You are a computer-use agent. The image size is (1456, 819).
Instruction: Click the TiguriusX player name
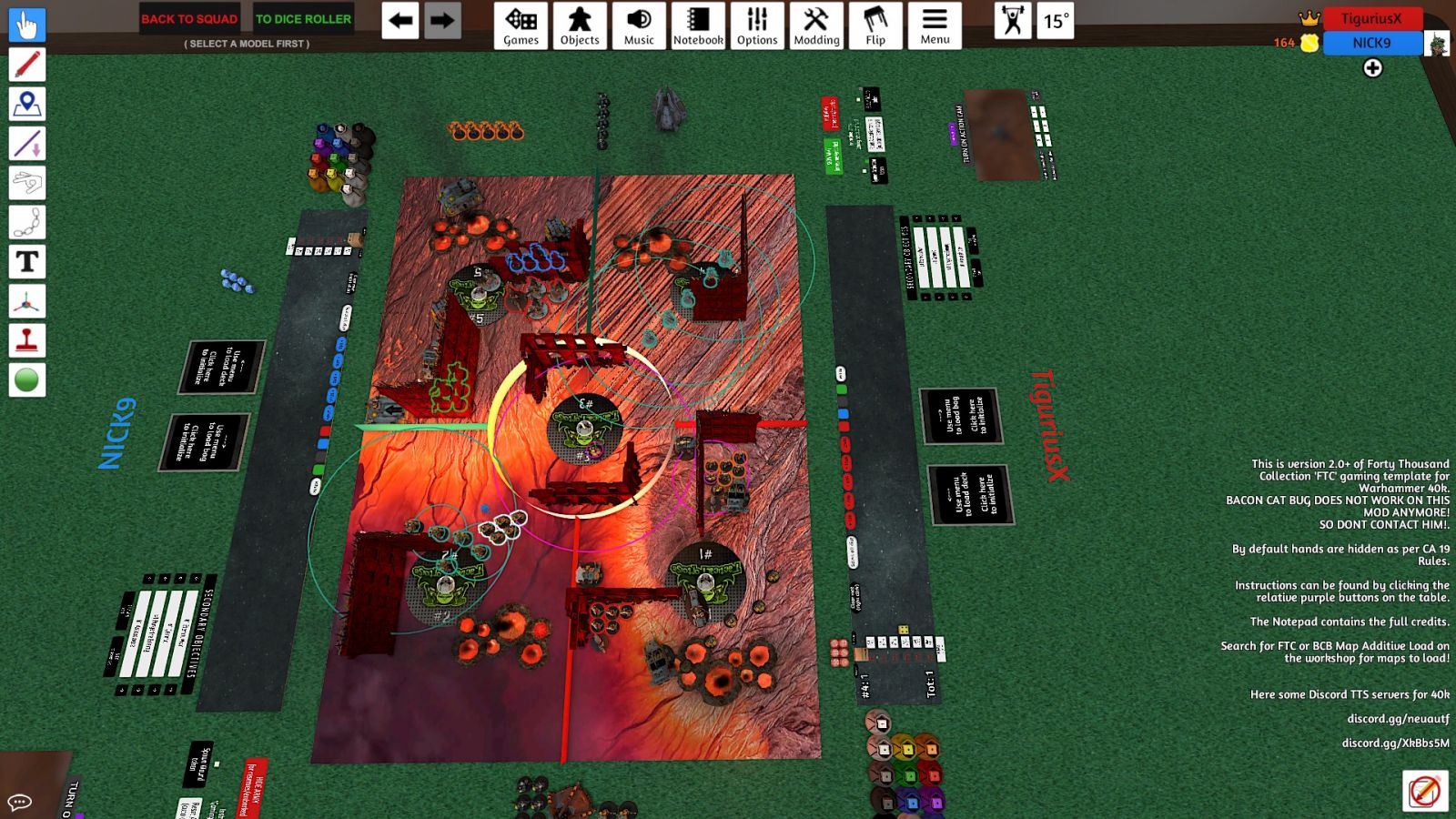(1371, 18)
